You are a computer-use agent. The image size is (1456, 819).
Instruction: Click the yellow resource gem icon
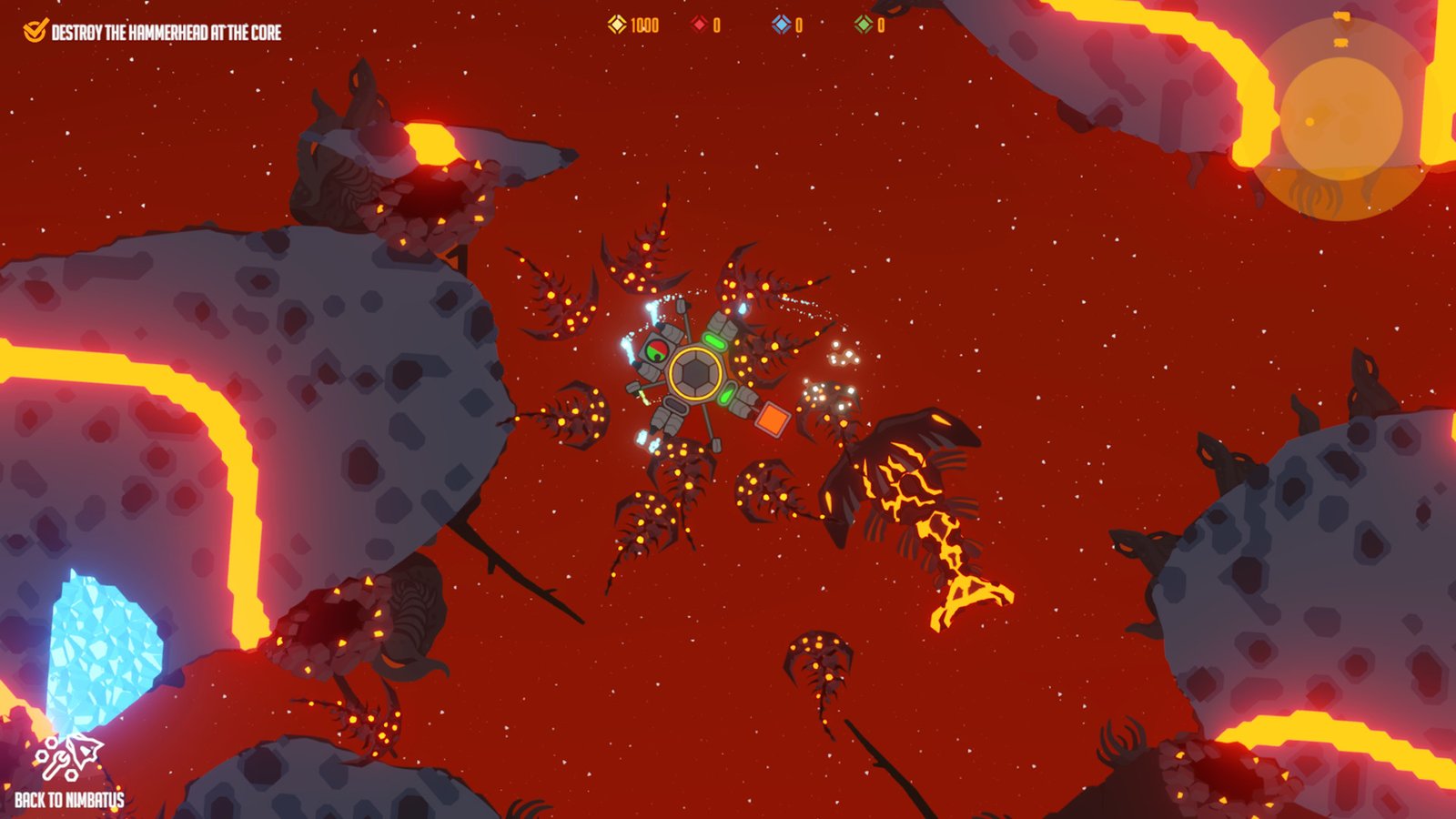617,25
